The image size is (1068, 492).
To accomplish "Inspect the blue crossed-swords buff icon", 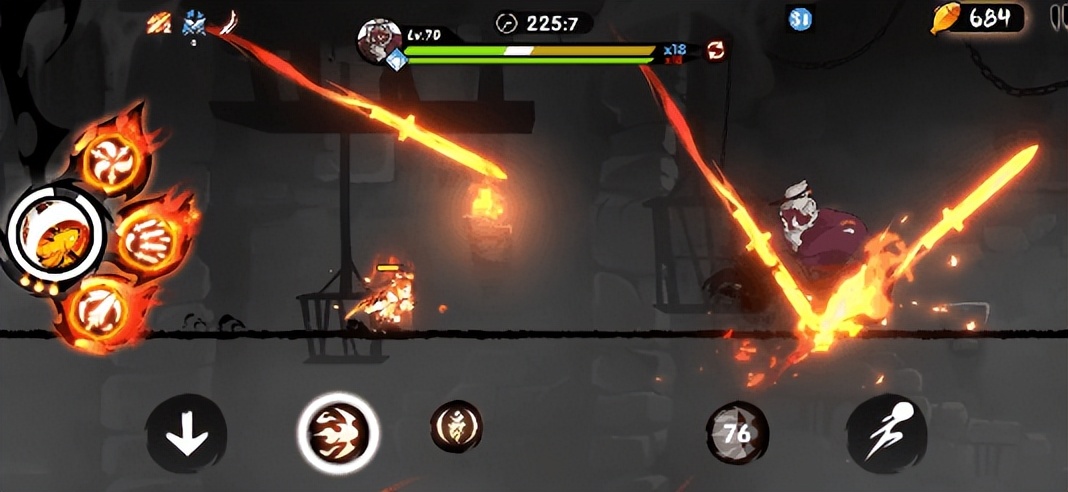I will click(194, 21).
